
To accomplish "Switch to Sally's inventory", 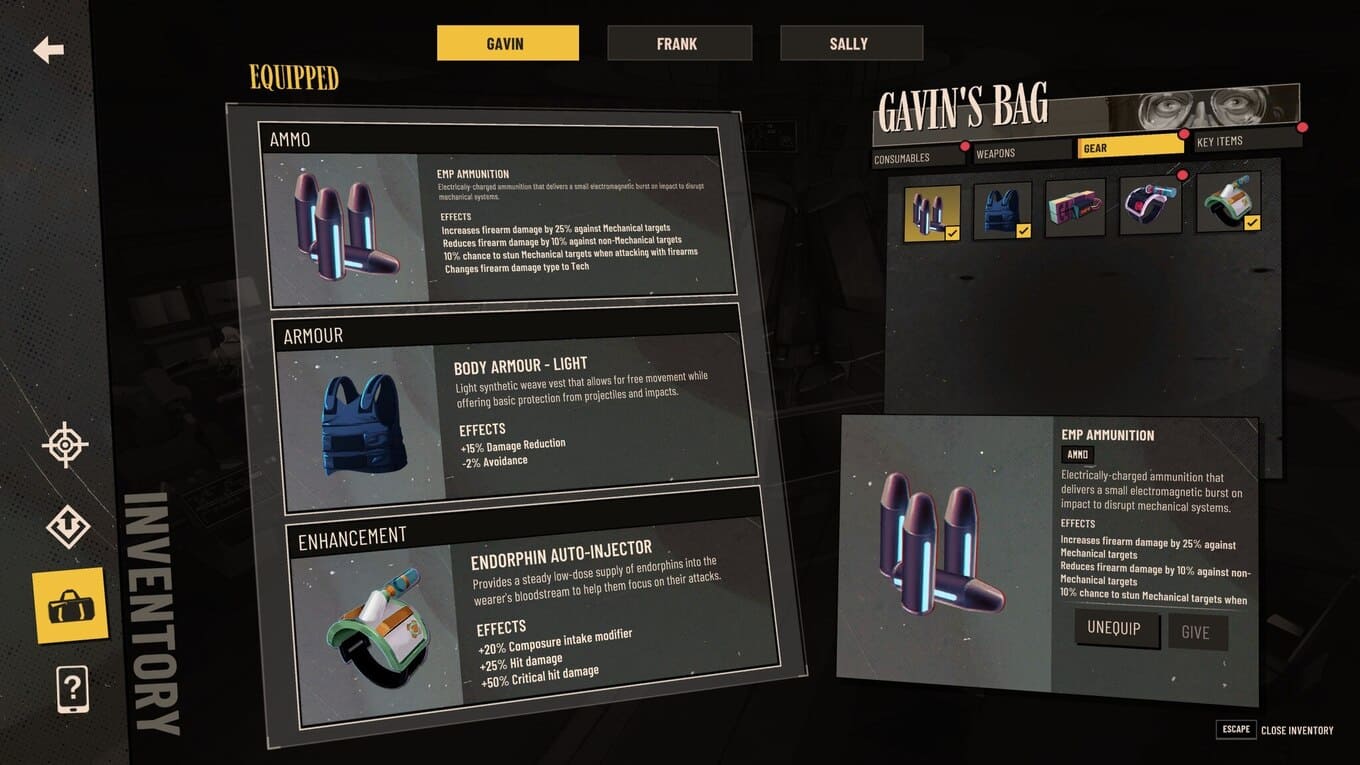I will [850, 43].
